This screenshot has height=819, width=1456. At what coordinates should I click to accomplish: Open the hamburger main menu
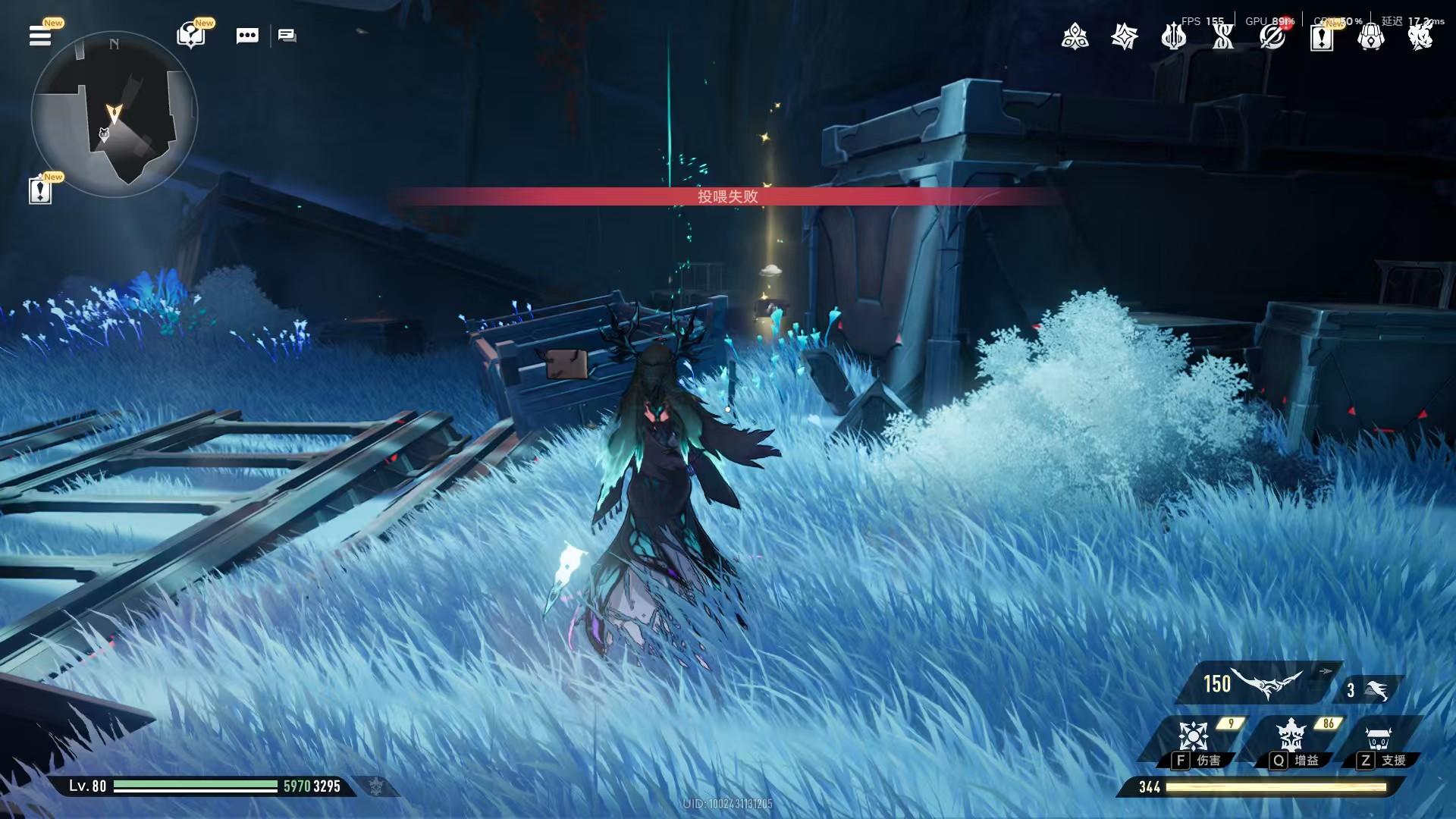pyautogui.click(x=40, y=36)
